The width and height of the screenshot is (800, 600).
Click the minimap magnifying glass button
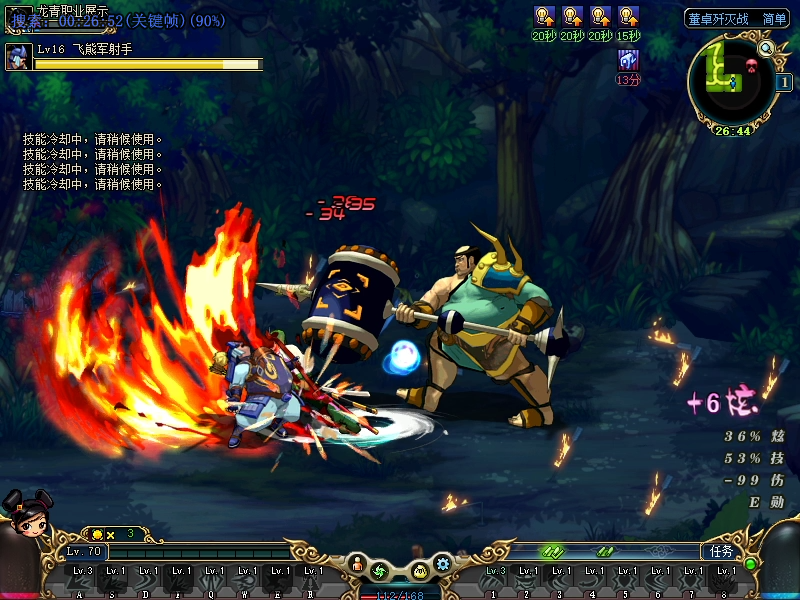coord(766,47)
